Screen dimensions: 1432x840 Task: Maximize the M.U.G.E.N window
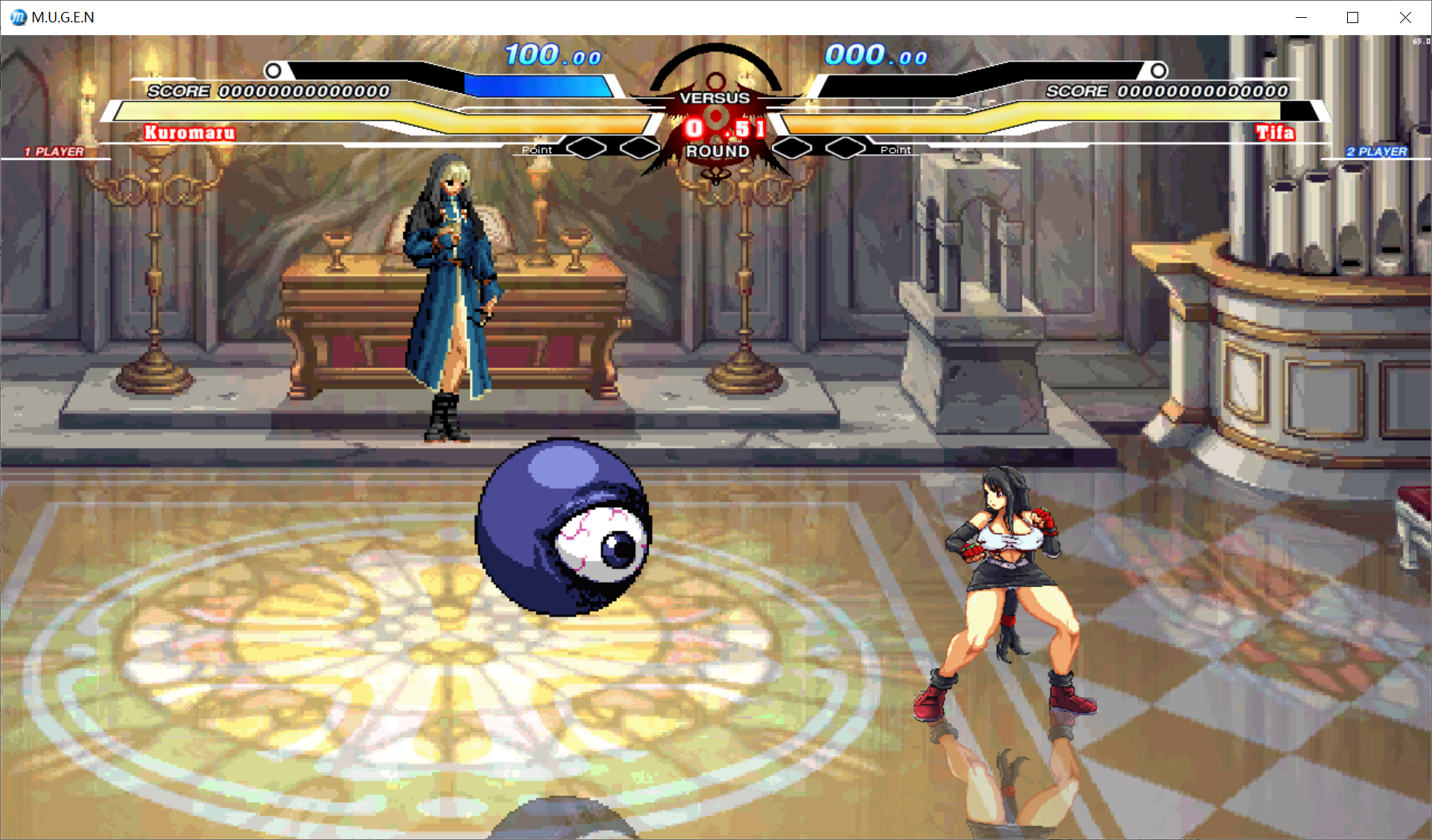click(1352, 17)
